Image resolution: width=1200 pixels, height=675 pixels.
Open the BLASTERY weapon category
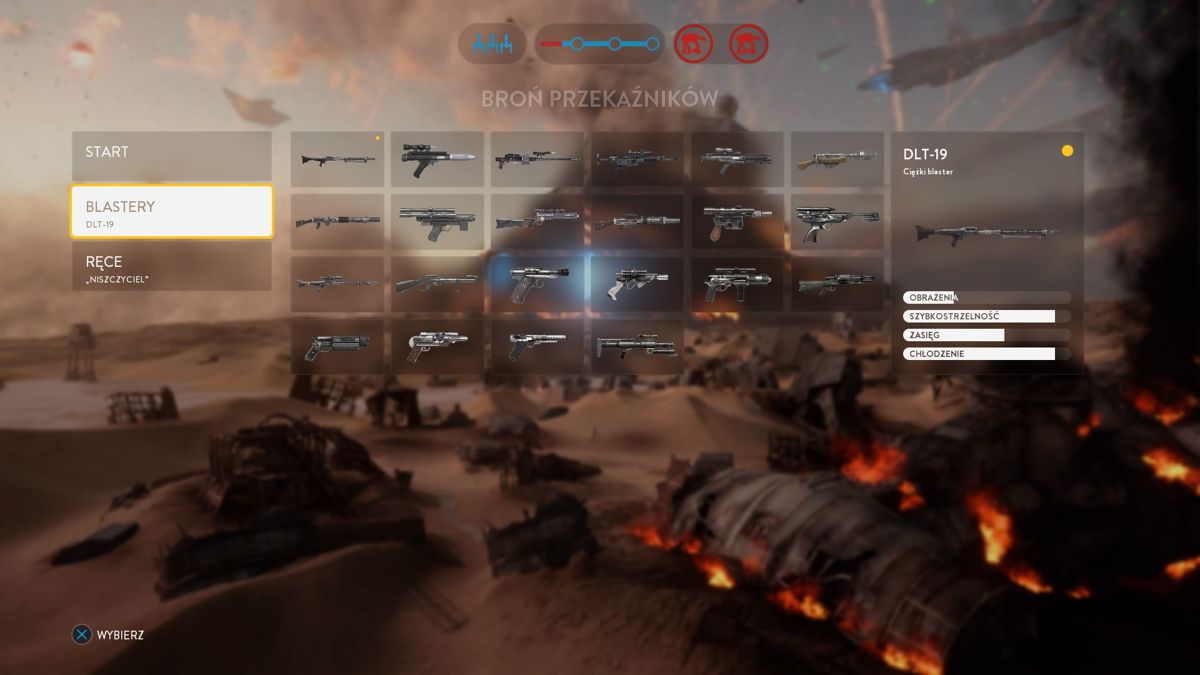(x=171, y=211)
